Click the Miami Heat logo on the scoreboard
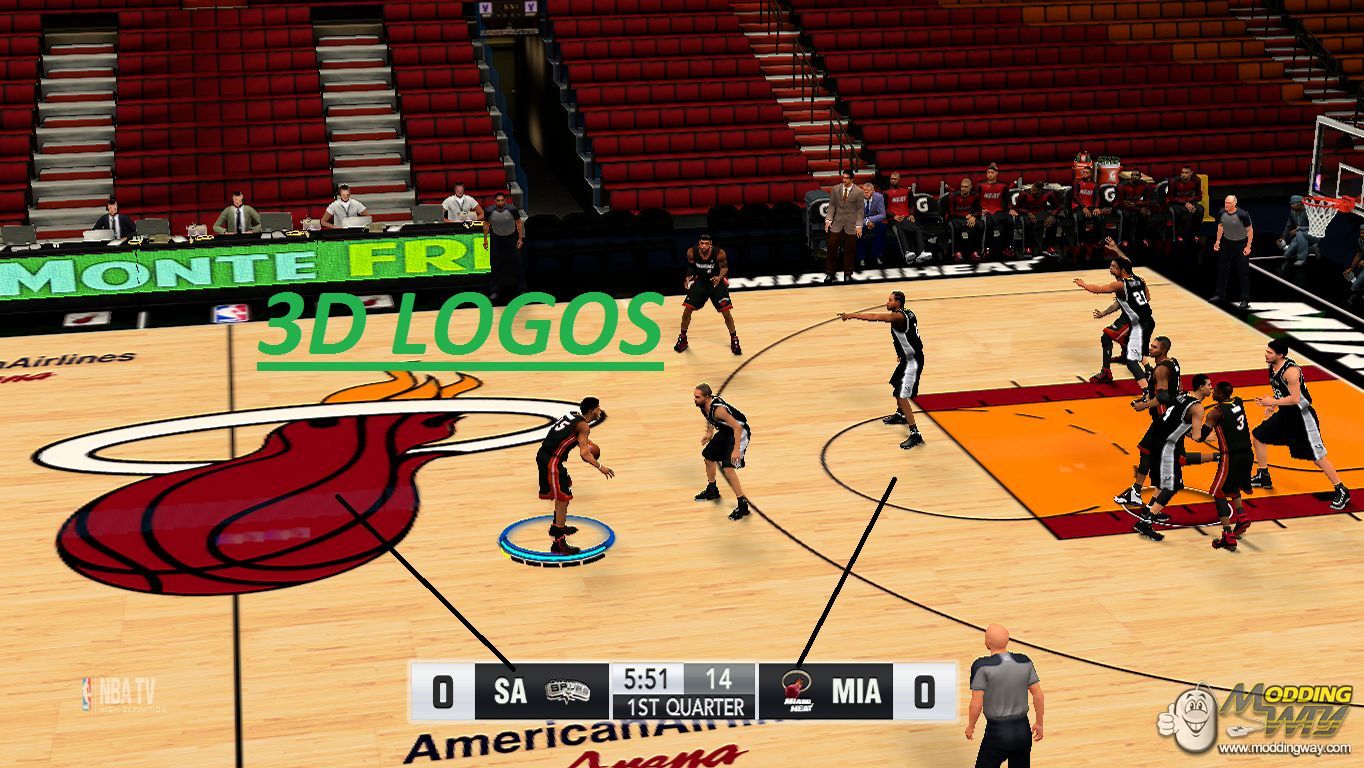This screenshot has height=768, width=1364. pos(796,691)
